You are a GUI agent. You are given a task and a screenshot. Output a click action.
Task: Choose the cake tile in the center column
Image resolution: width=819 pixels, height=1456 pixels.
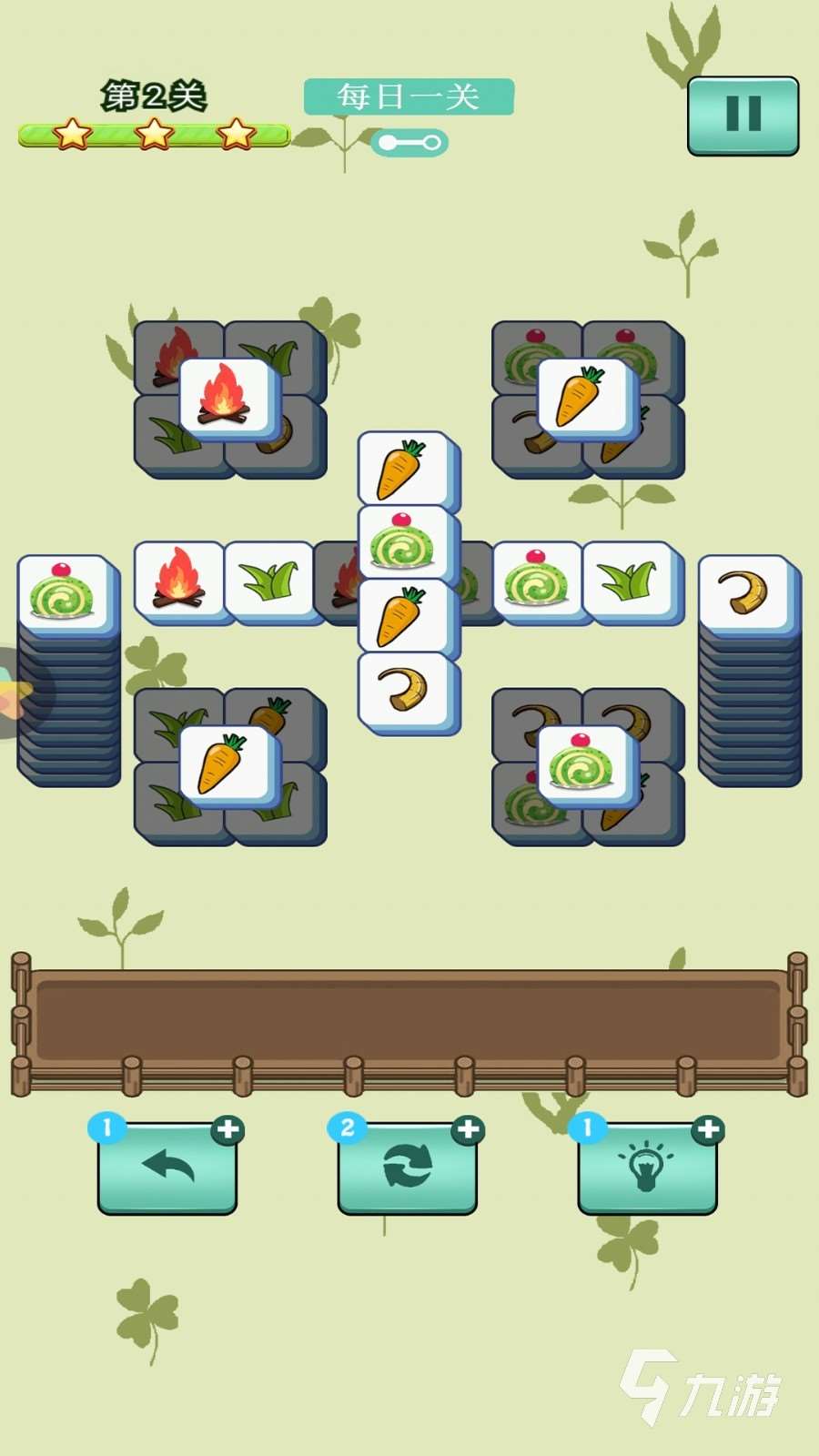[x=404, y=543]
